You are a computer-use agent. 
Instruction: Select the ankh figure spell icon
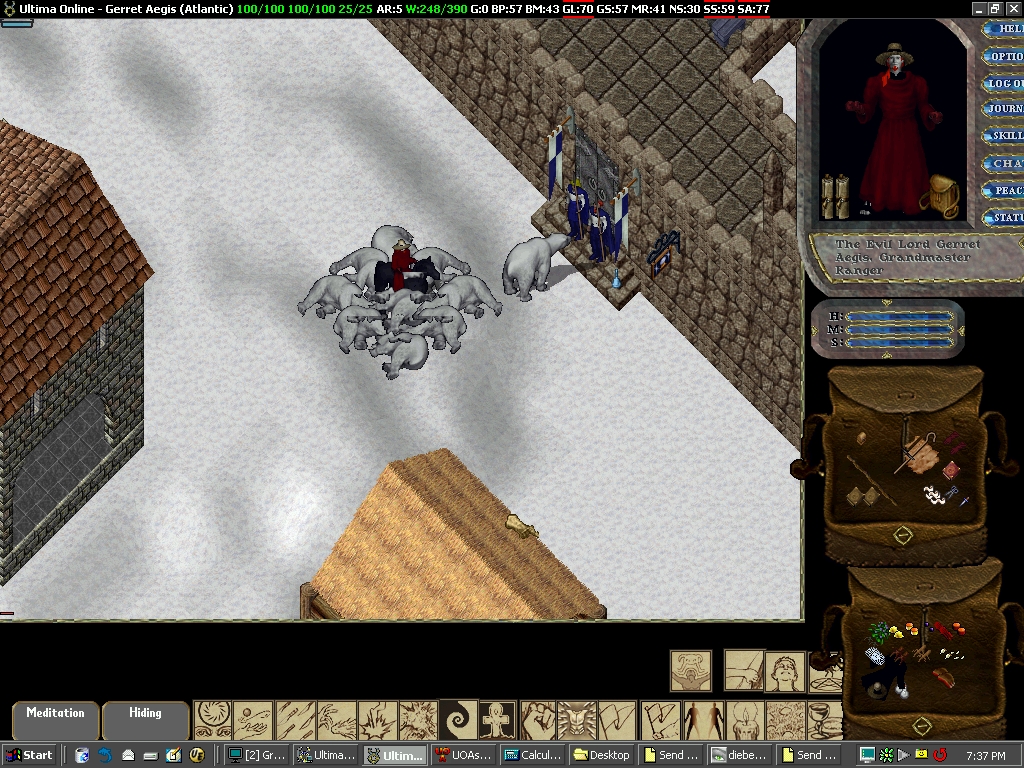point(498,720)
